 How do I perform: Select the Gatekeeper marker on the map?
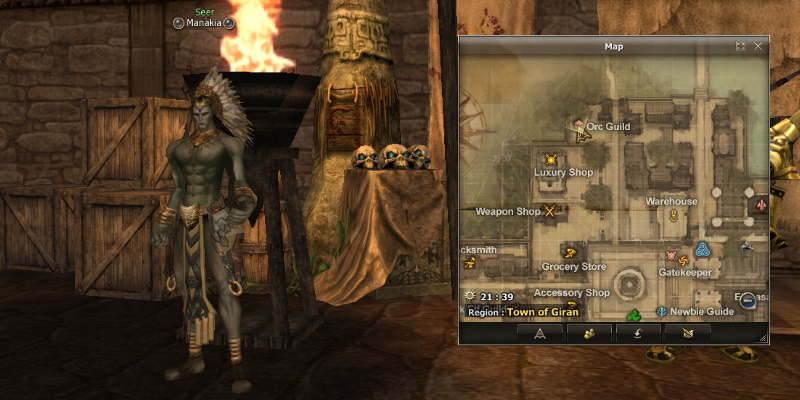click(x=683, y=259)
